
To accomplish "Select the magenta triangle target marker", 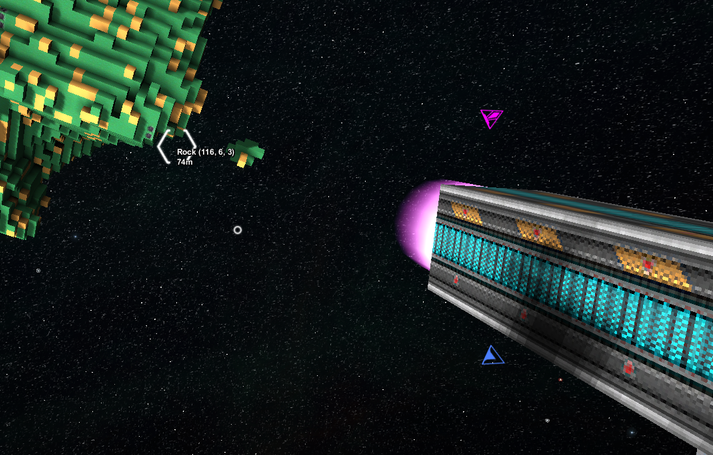I will (490, 118).
